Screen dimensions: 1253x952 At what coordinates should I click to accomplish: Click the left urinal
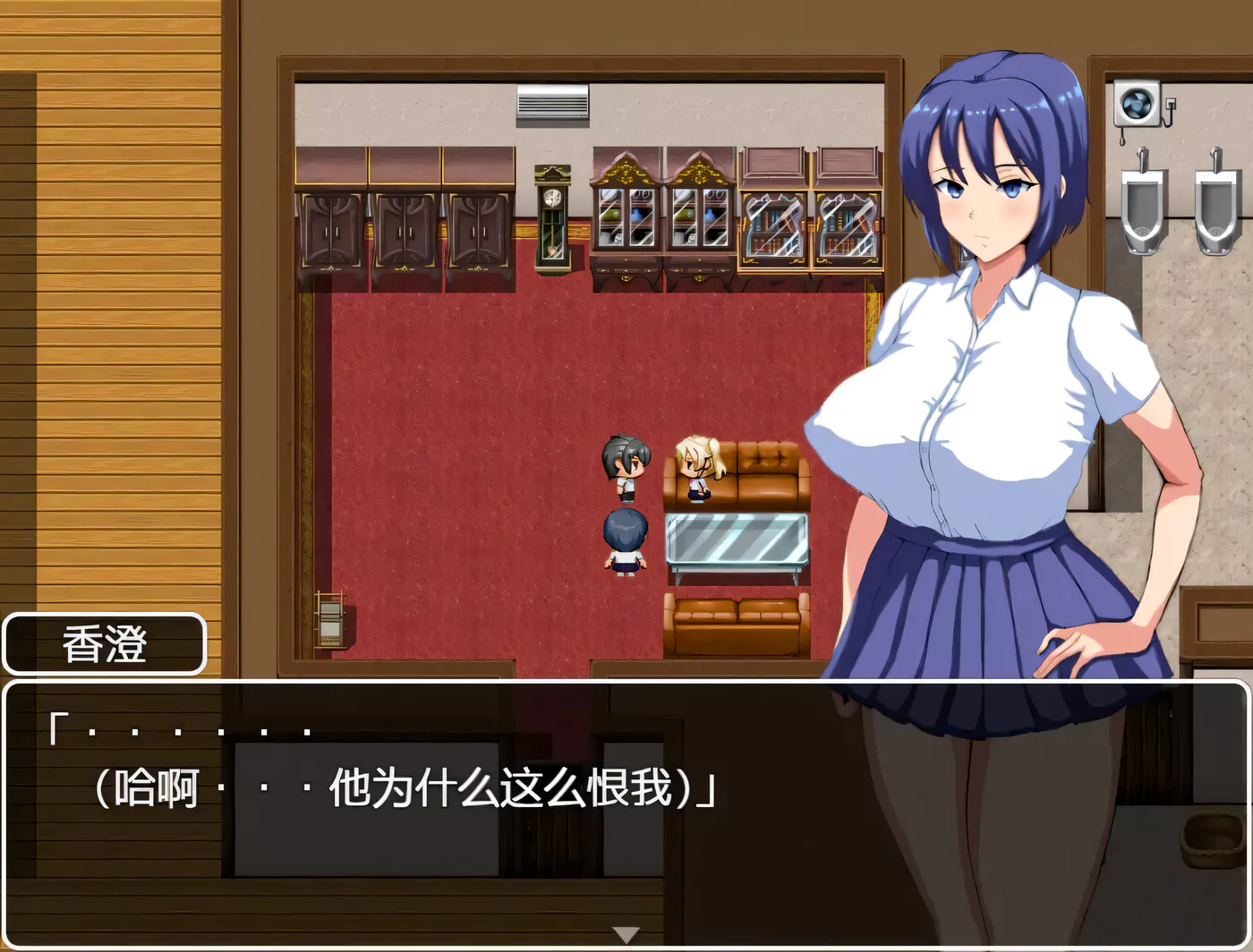click(1142, 201)
